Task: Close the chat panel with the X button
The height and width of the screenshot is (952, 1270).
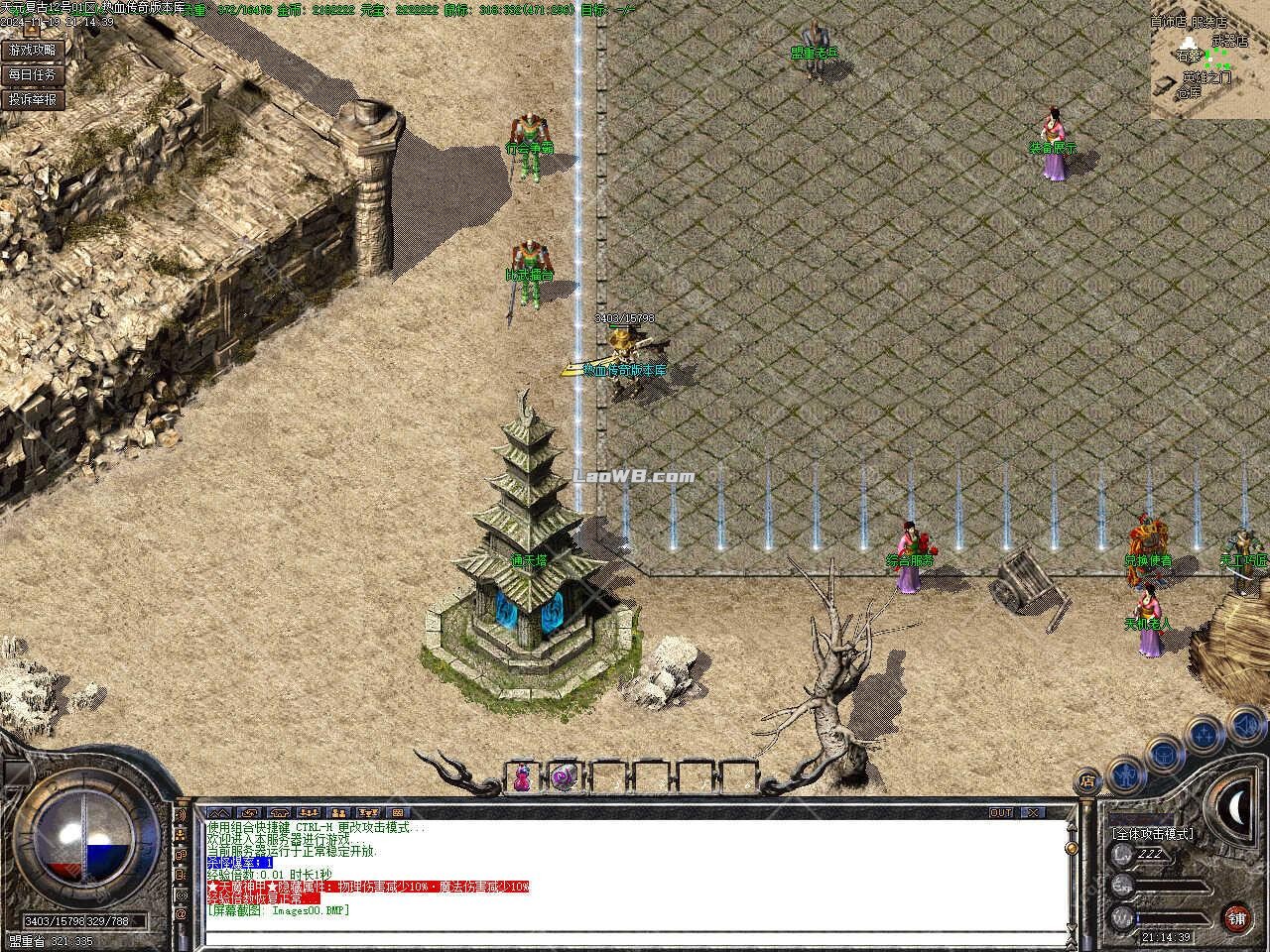Action: click(x=1034, y=812)
